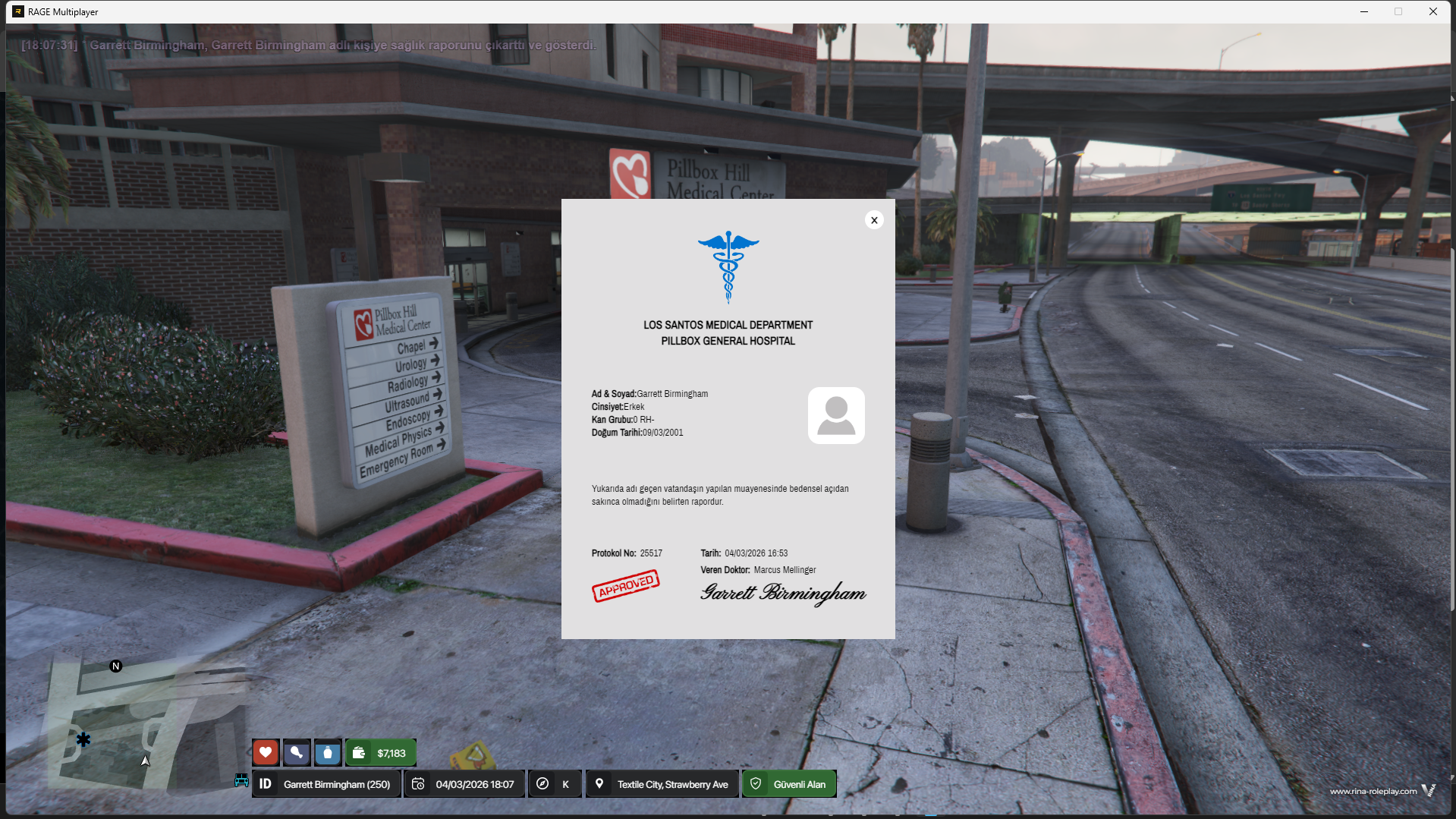Viewport: 1456px width, 819px height.
Task: Close the RAGE Multiplayer window
Action: click(x=1433, y=11)
